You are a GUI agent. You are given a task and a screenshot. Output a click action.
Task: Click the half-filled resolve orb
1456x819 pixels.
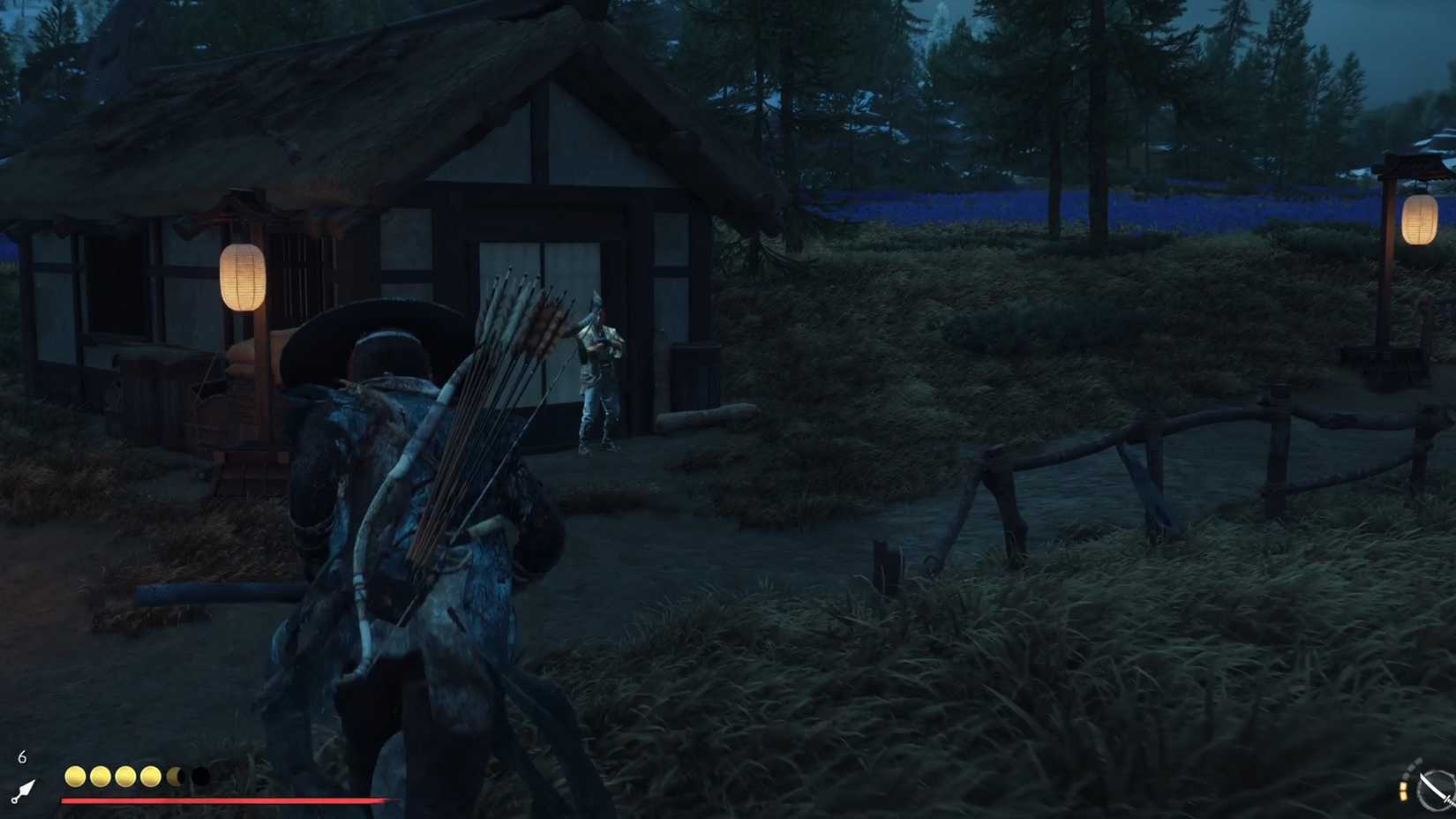(x=176, y=776)
